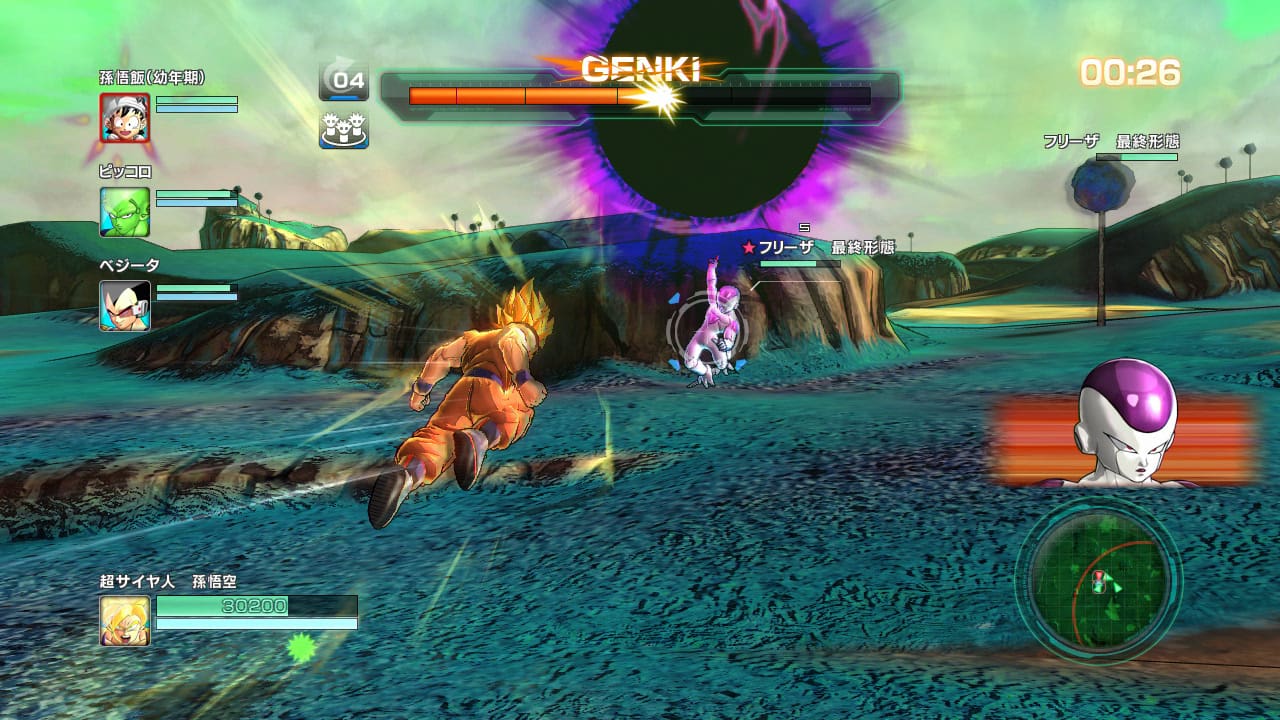
Task: Click the team formation icon below the capsule counter
Action: tap(344, 127)
